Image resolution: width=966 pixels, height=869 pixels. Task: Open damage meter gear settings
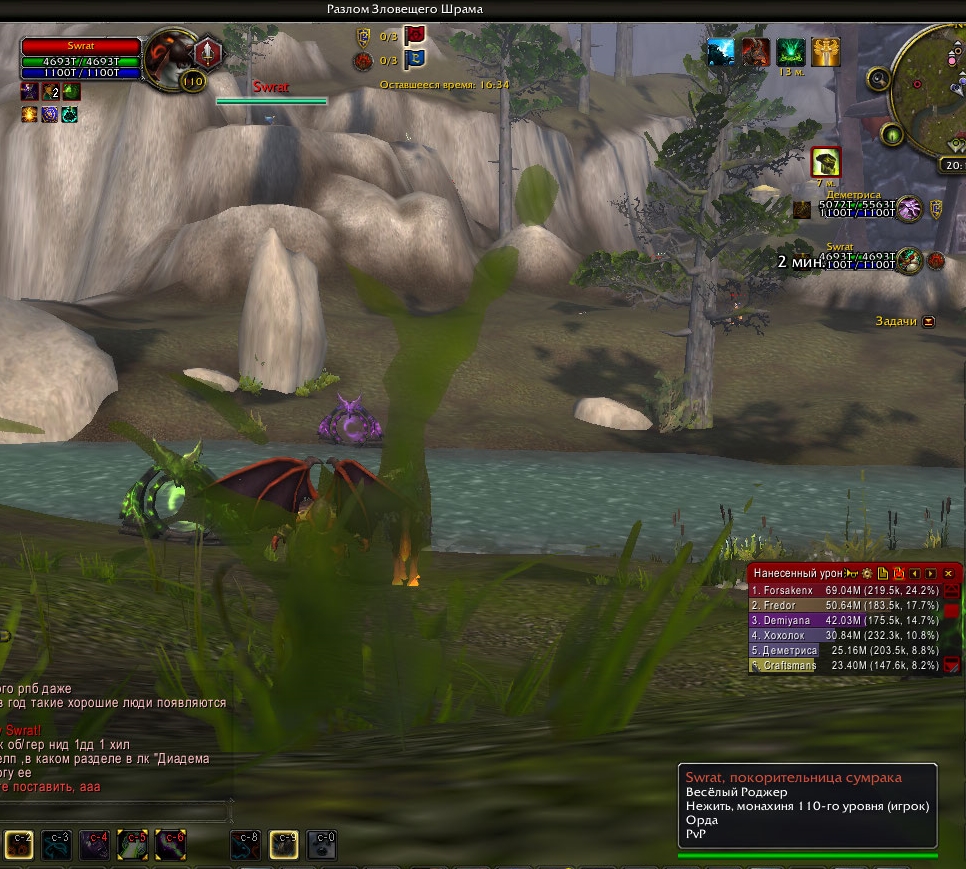point(867,573)
